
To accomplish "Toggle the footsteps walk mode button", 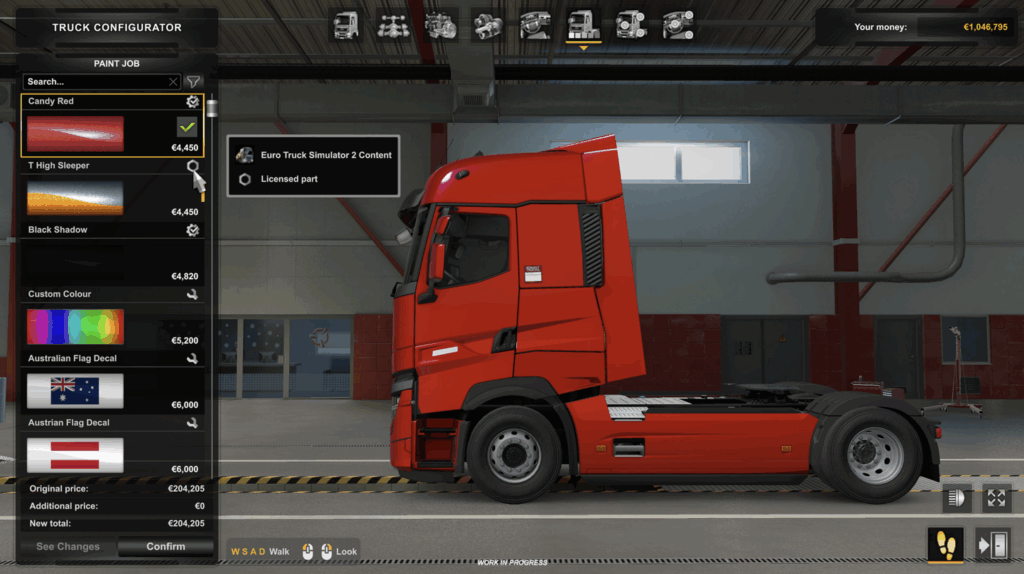I will 946,545.
